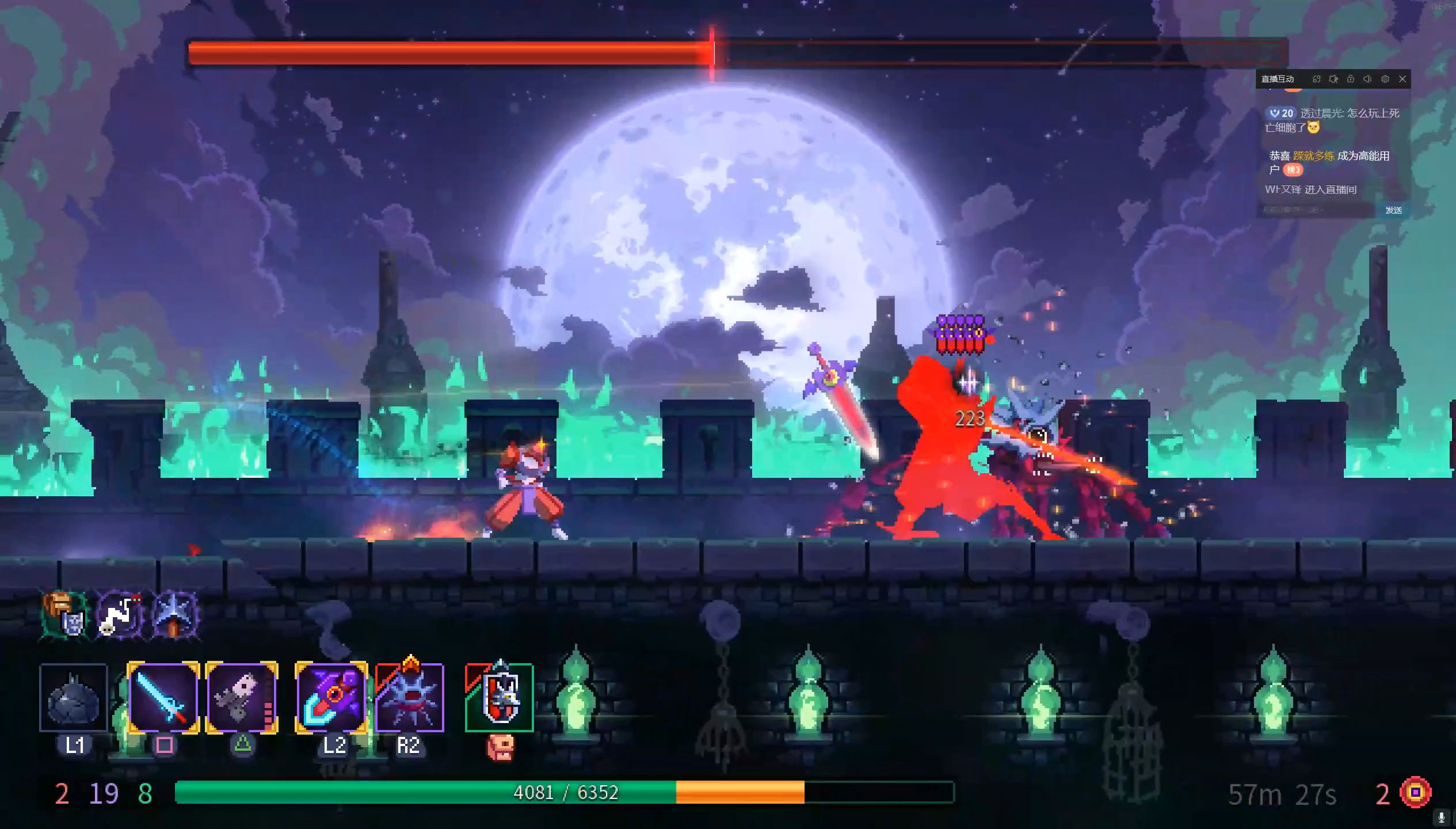Toggle the chat overlay lock
Screen dimensions: 1456x829
[1351, 79]
